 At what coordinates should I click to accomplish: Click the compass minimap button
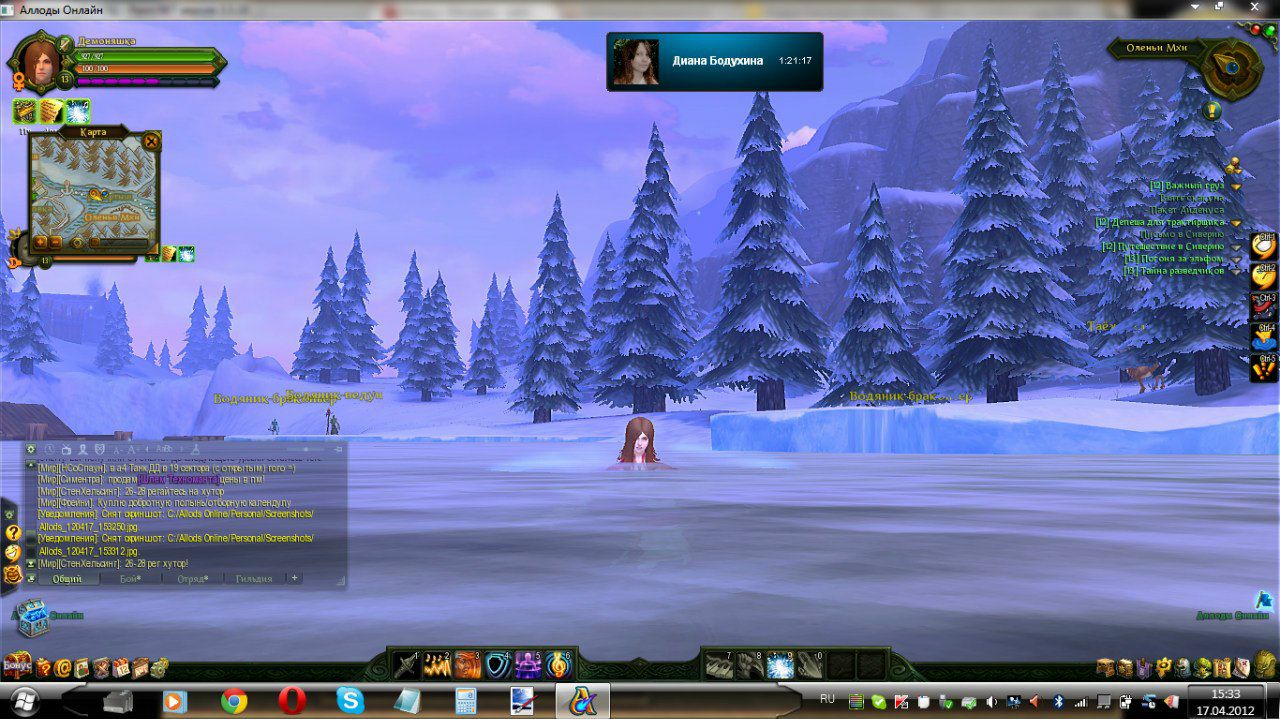click(1228, 67)
